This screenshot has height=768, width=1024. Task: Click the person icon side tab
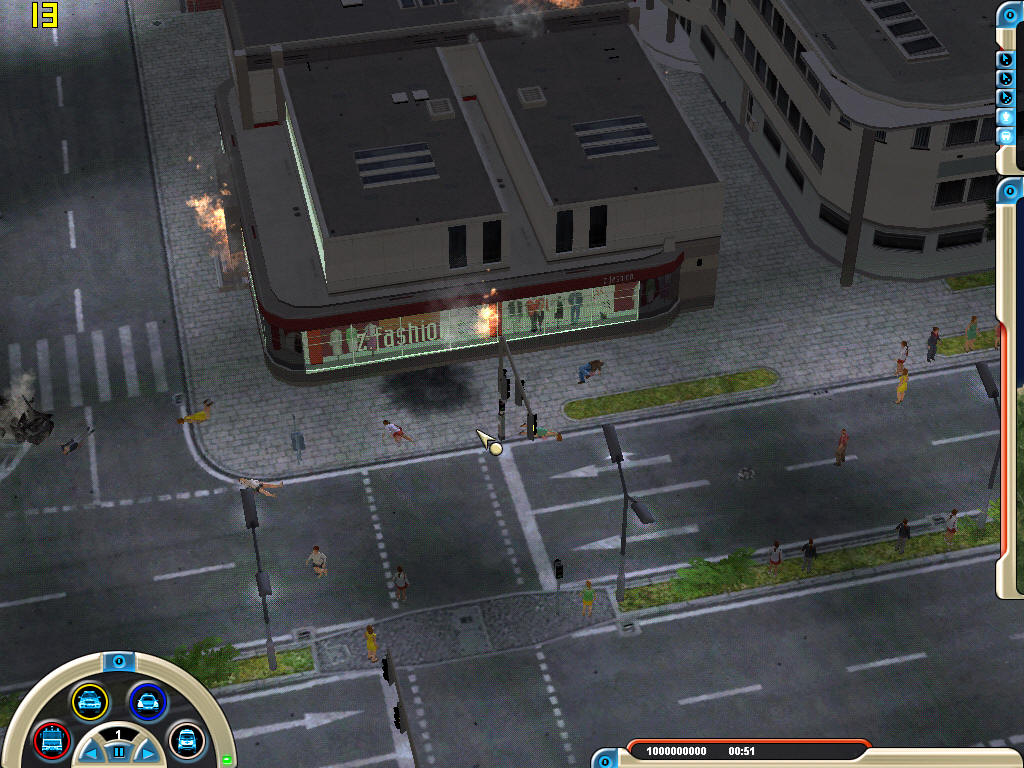[x=1006, y=116]
